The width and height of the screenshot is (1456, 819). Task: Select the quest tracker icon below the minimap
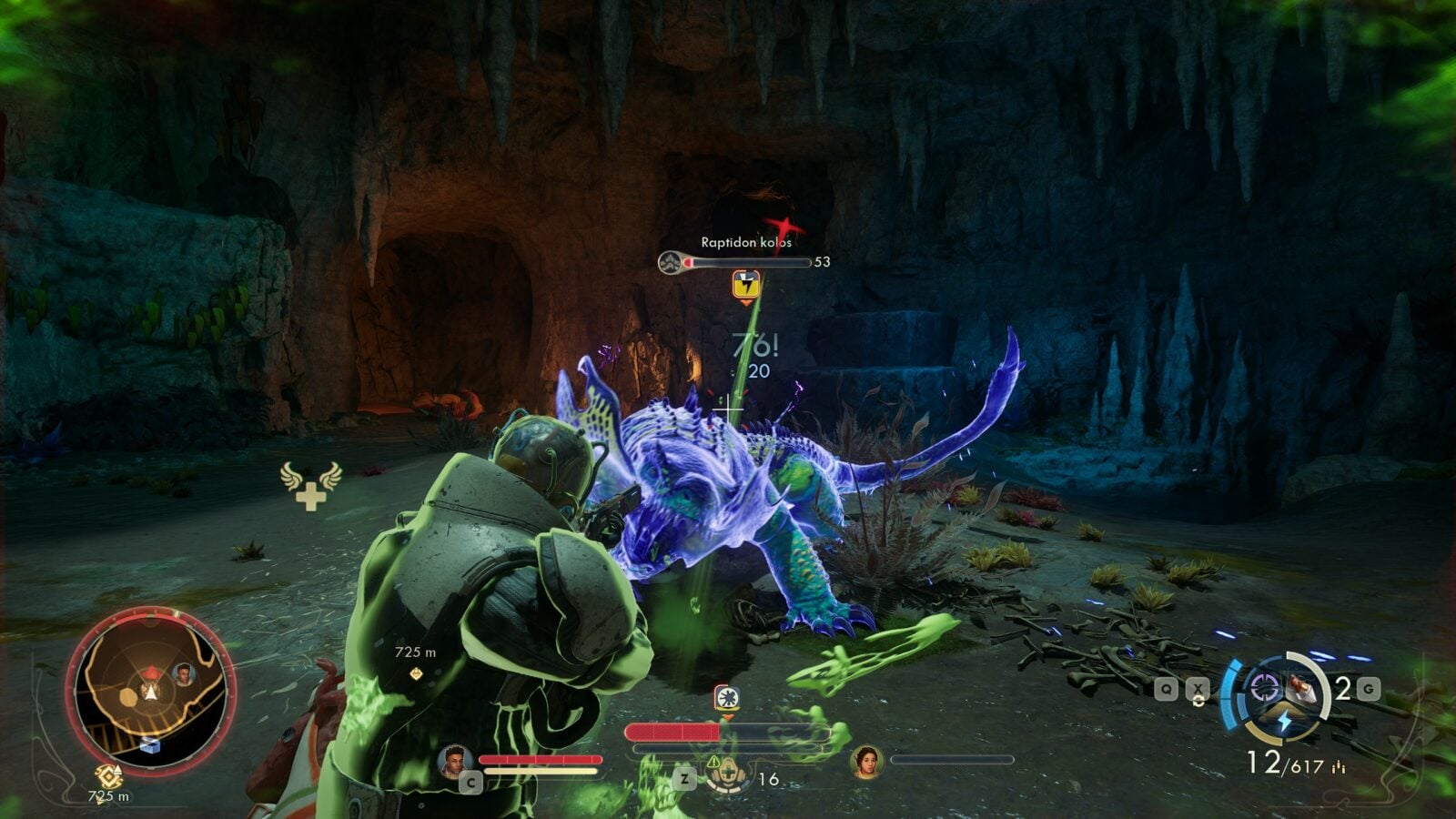(109, 776)
